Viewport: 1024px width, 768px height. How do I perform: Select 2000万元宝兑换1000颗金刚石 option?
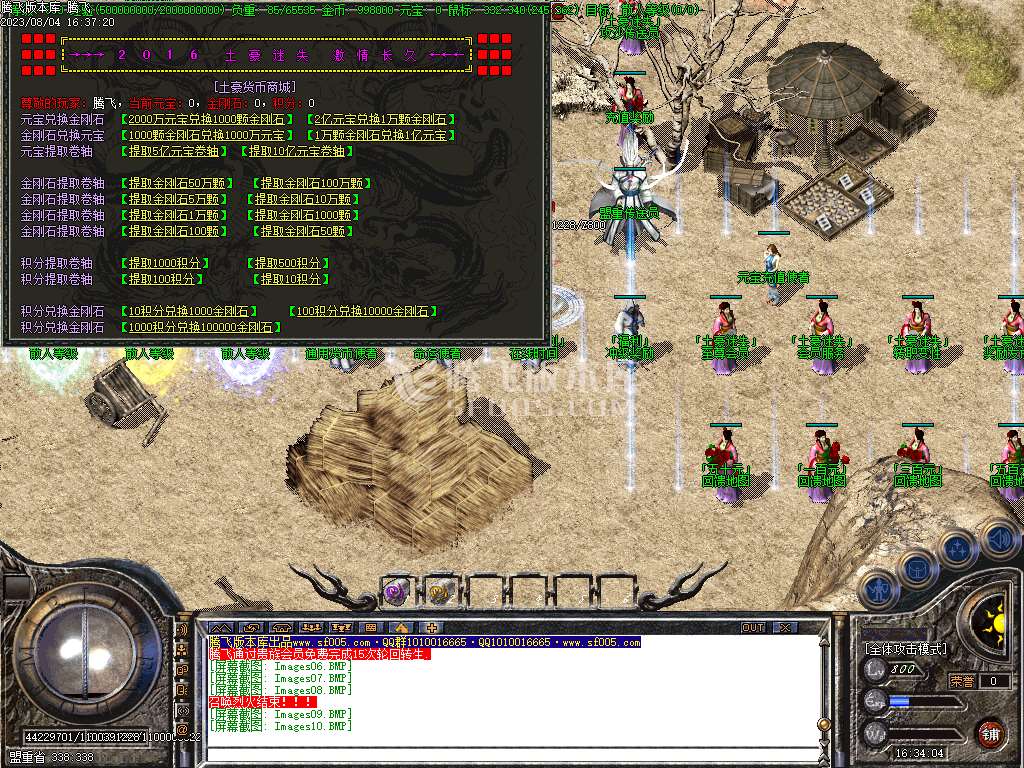[208, 119]
